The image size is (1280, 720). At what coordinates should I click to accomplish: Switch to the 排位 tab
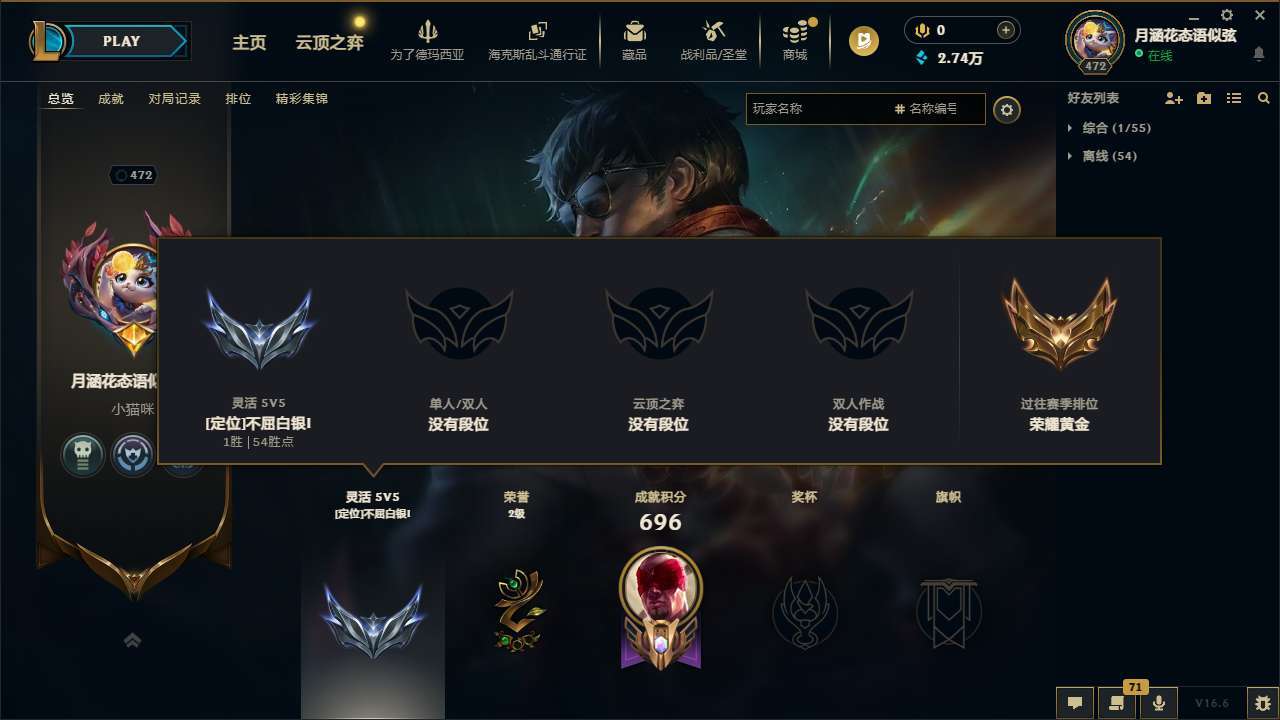point(238,99)
